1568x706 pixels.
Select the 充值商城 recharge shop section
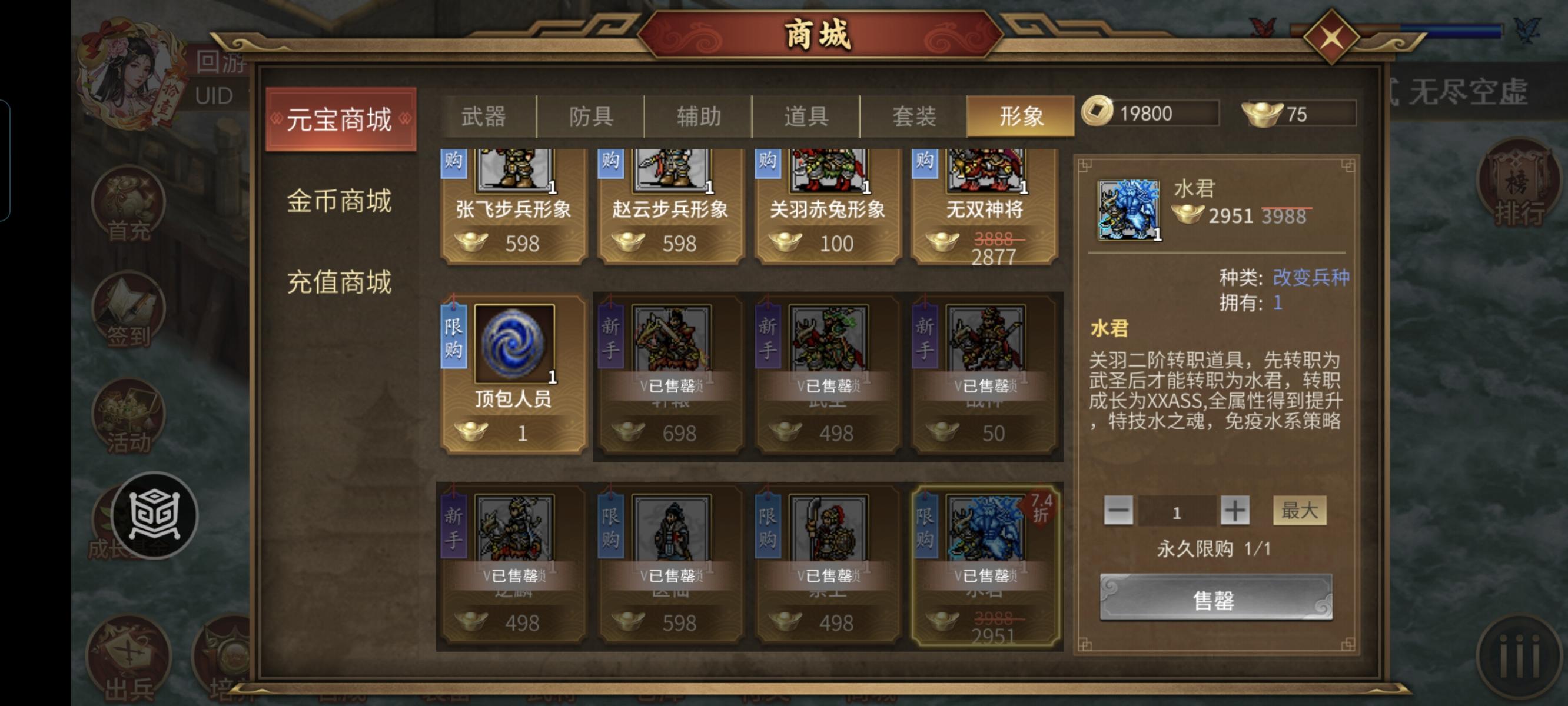click(341, 281)
